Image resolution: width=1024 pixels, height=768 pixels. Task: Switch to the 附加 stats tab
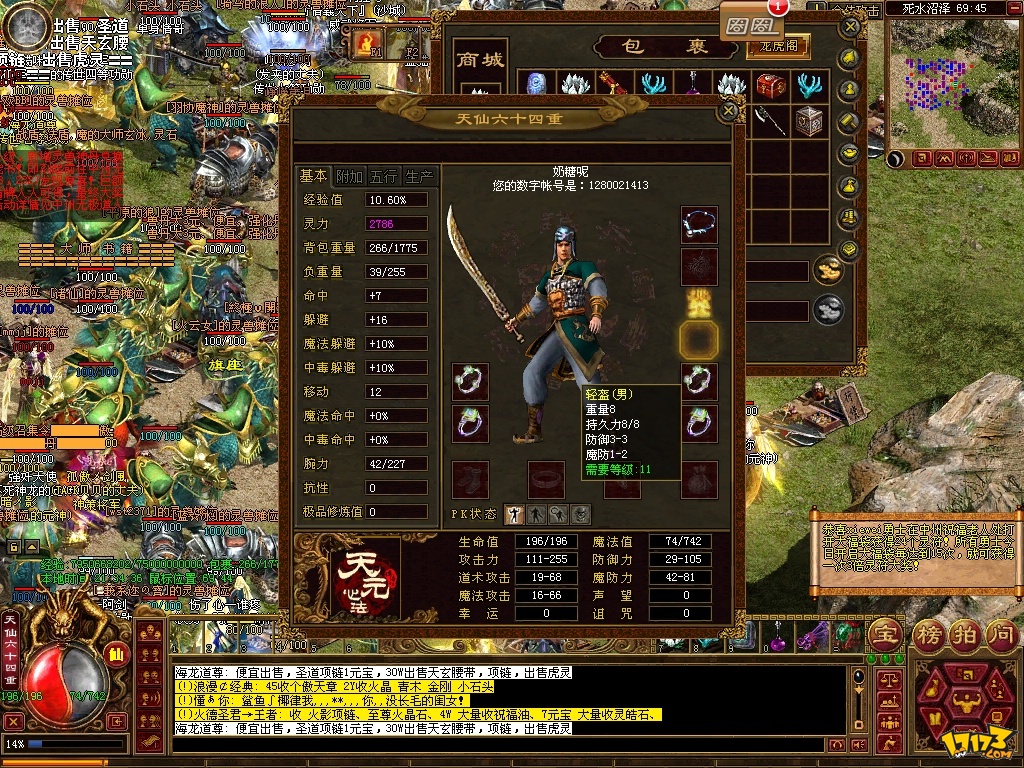(x=349, y=176)
